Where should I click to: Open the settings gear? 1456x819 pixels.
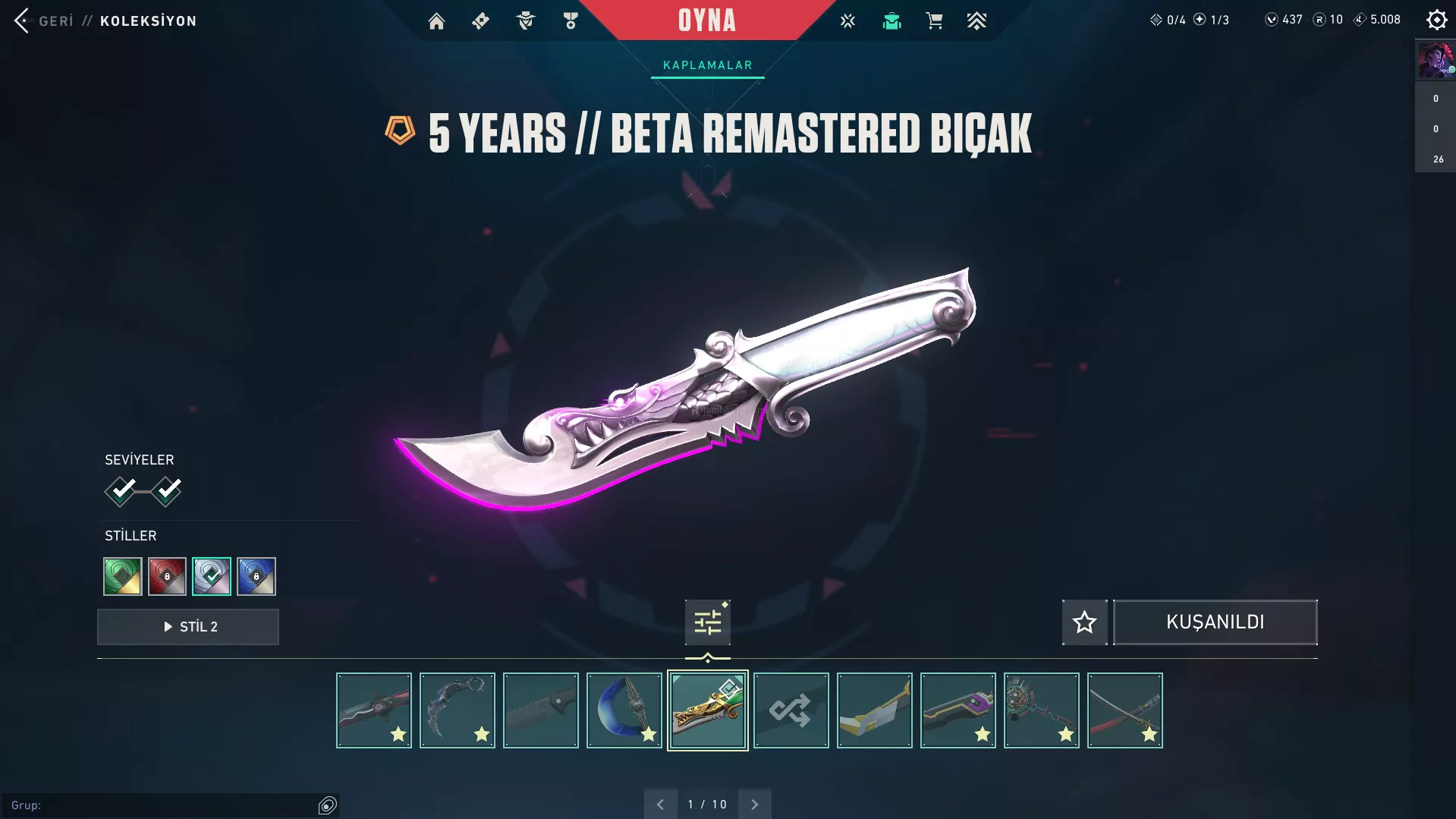click(x=1436, y=20)
